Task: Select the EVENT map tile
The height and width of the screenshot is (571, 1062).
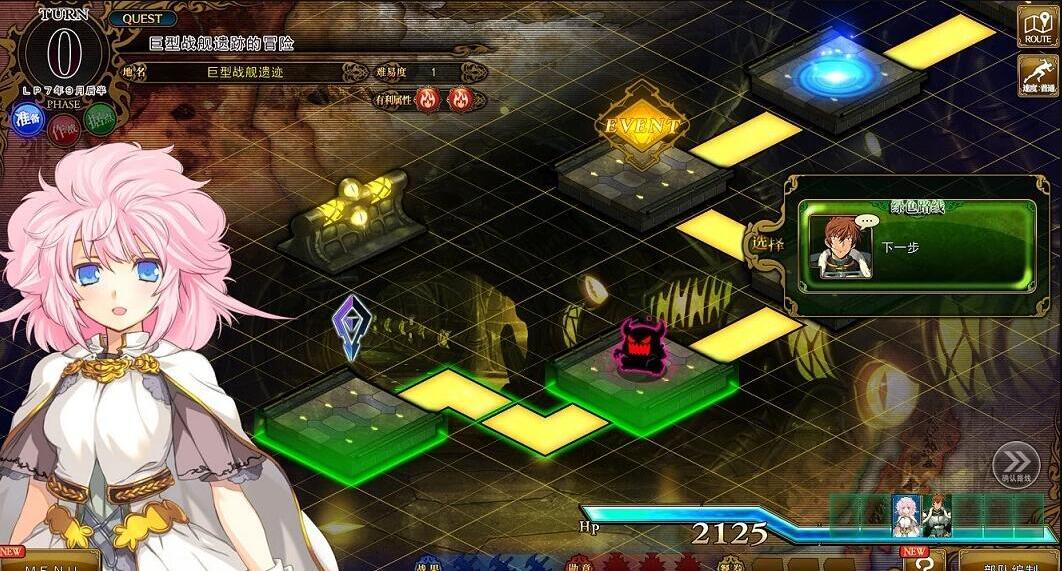Action: pos(642,127)
